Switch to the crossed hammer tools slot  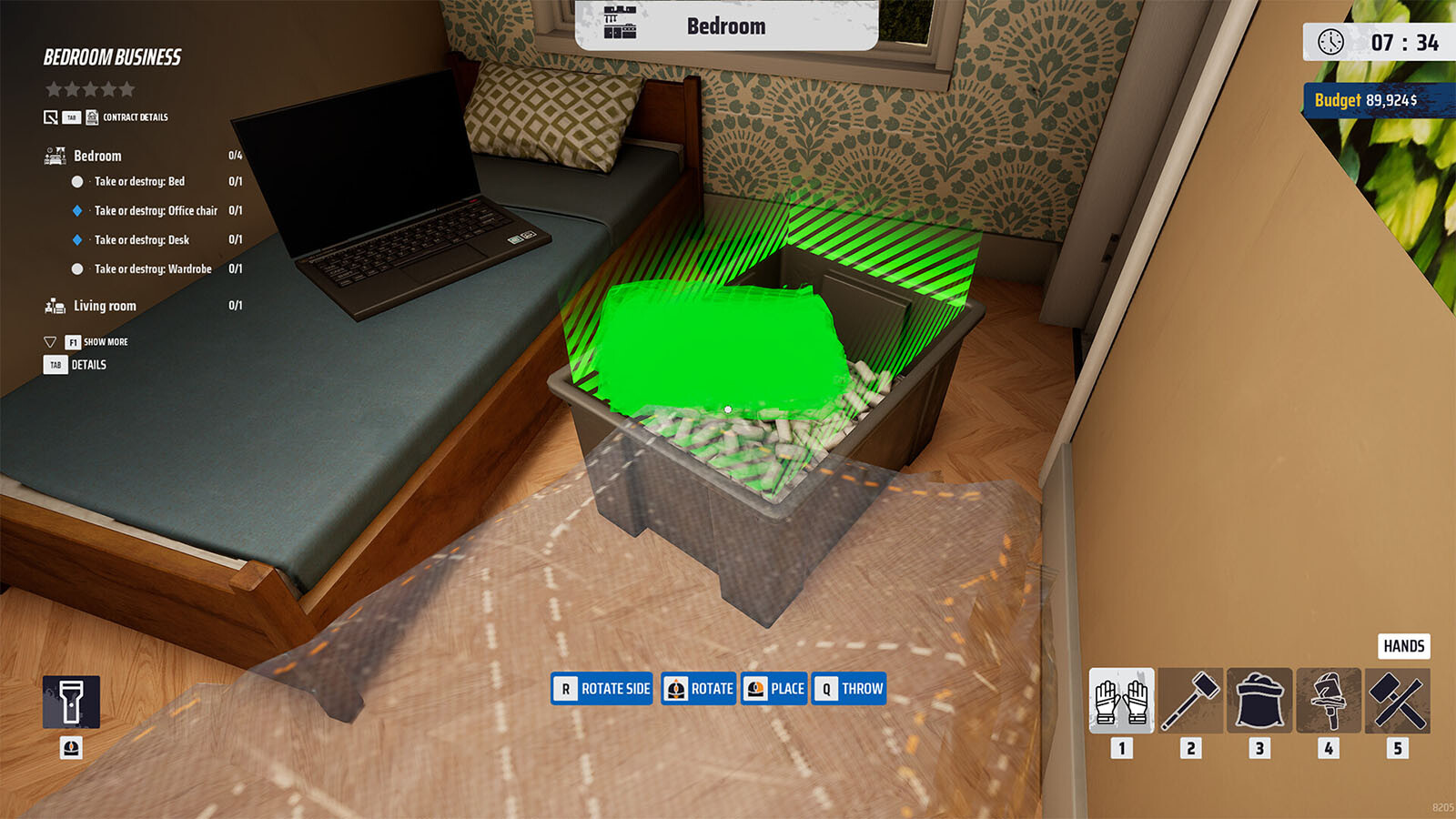[1398, 701]
